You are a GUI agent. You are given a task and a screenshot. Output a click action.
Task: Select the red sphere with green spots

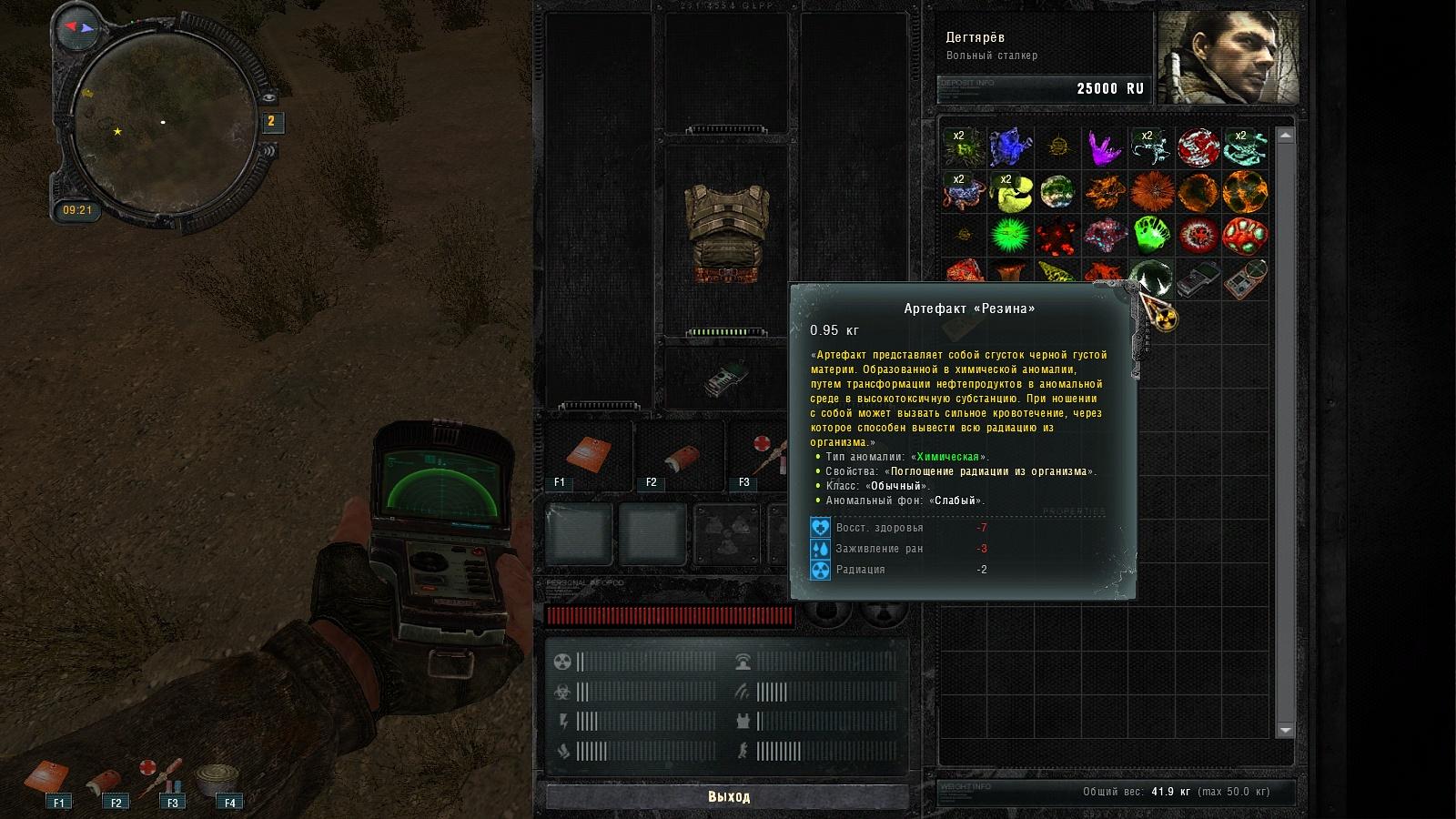[x=1245, y=236]
